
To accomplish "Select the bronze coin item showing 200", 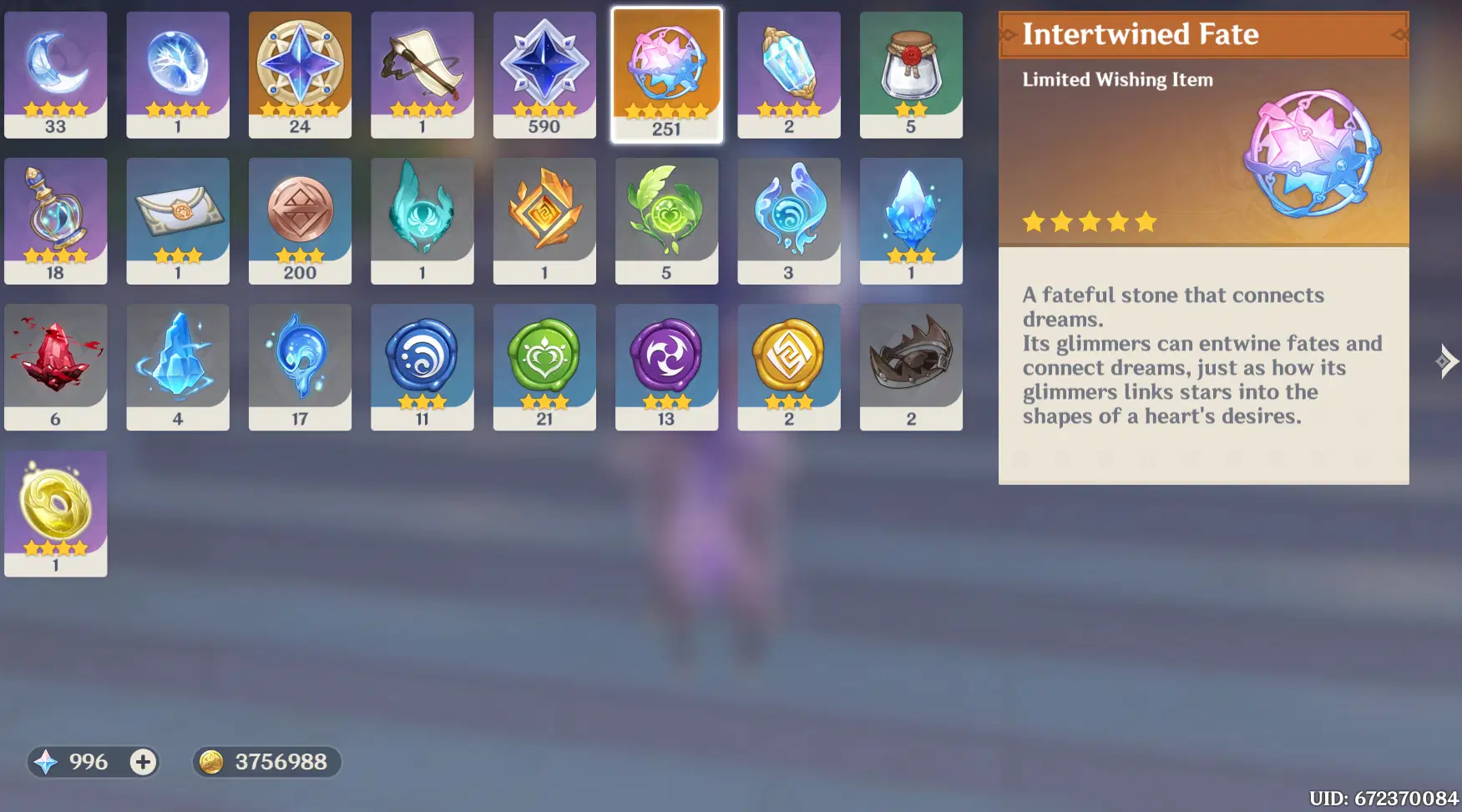I will (x=300, y=219).
